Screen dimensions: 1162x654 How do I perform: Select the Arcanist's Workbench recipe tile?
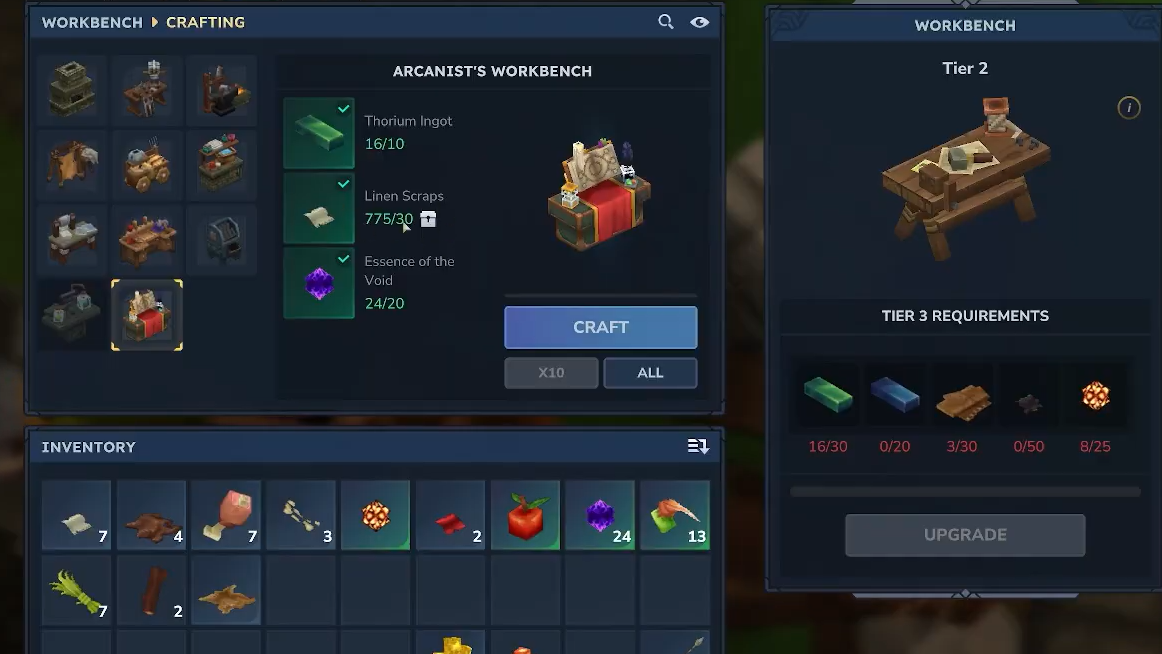[x=146, y=315]
